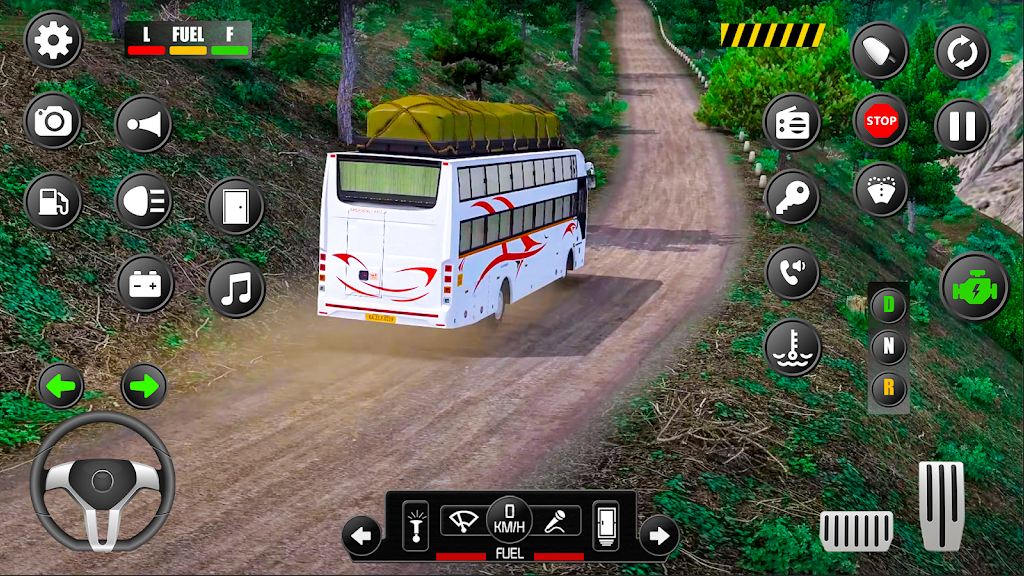
Task: Open the bus door
Action: (235, 205)
